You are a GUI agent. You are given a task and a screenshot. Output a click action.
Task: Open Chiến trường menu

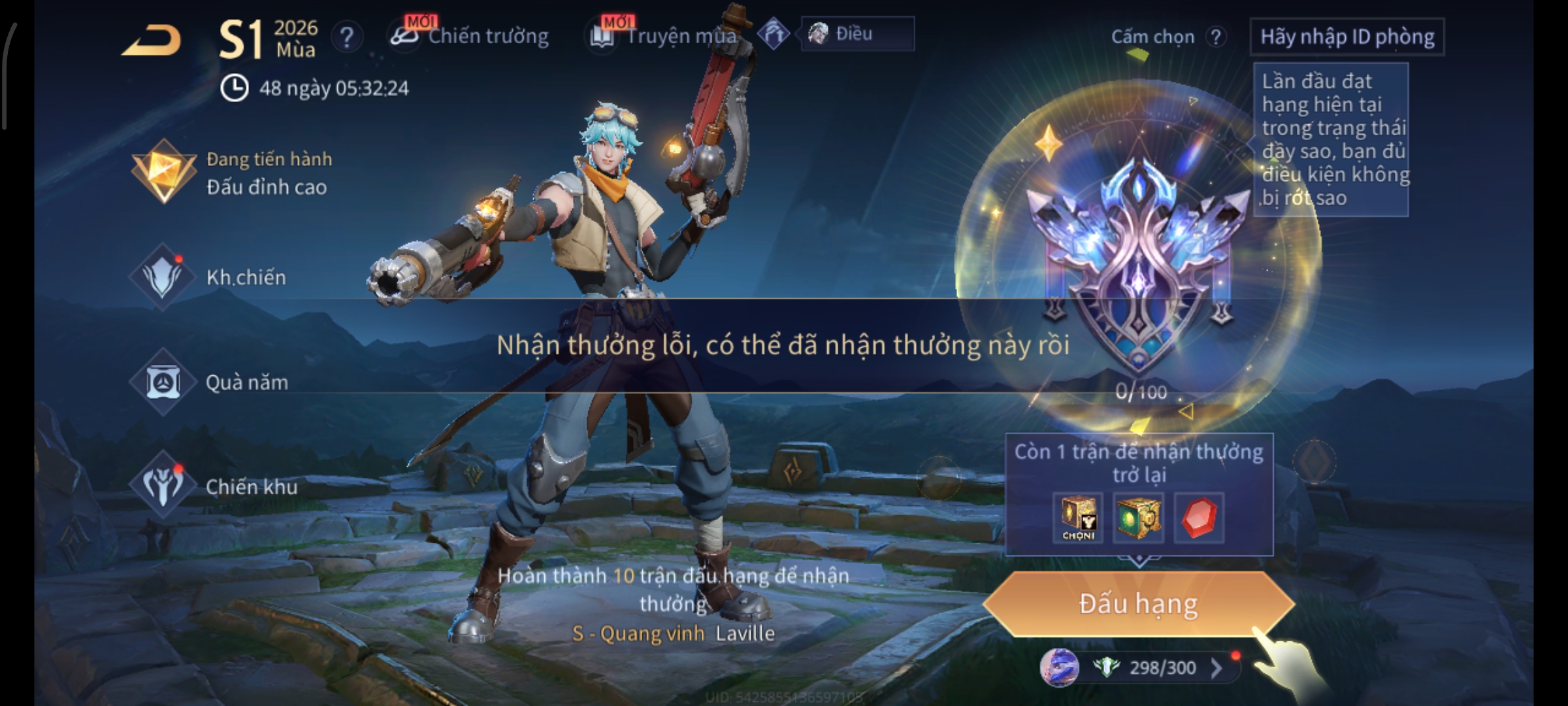pyautogui.click(x=470, y=36)
